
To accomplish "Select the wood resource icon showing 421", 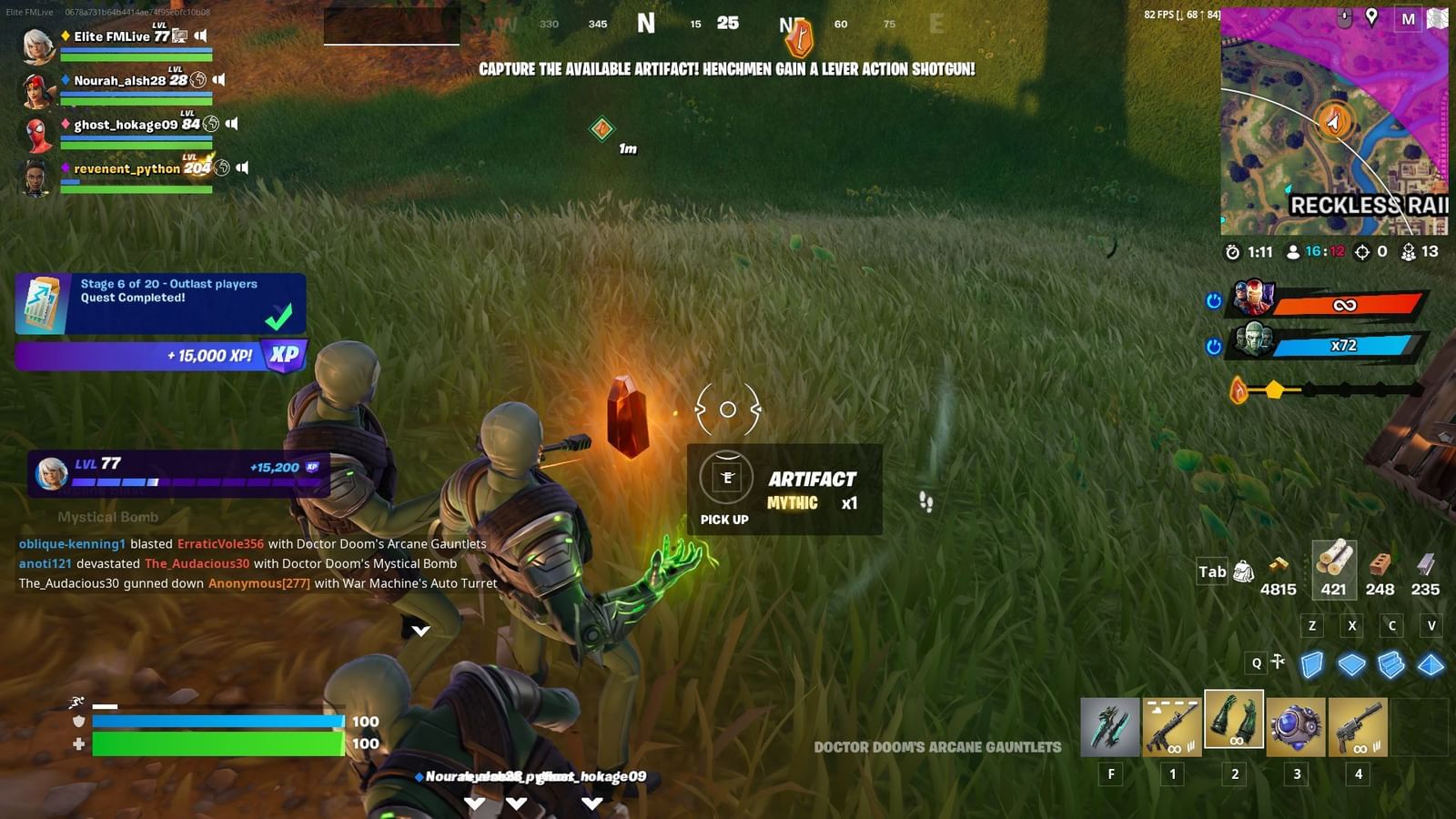I will coord(1333,564).
